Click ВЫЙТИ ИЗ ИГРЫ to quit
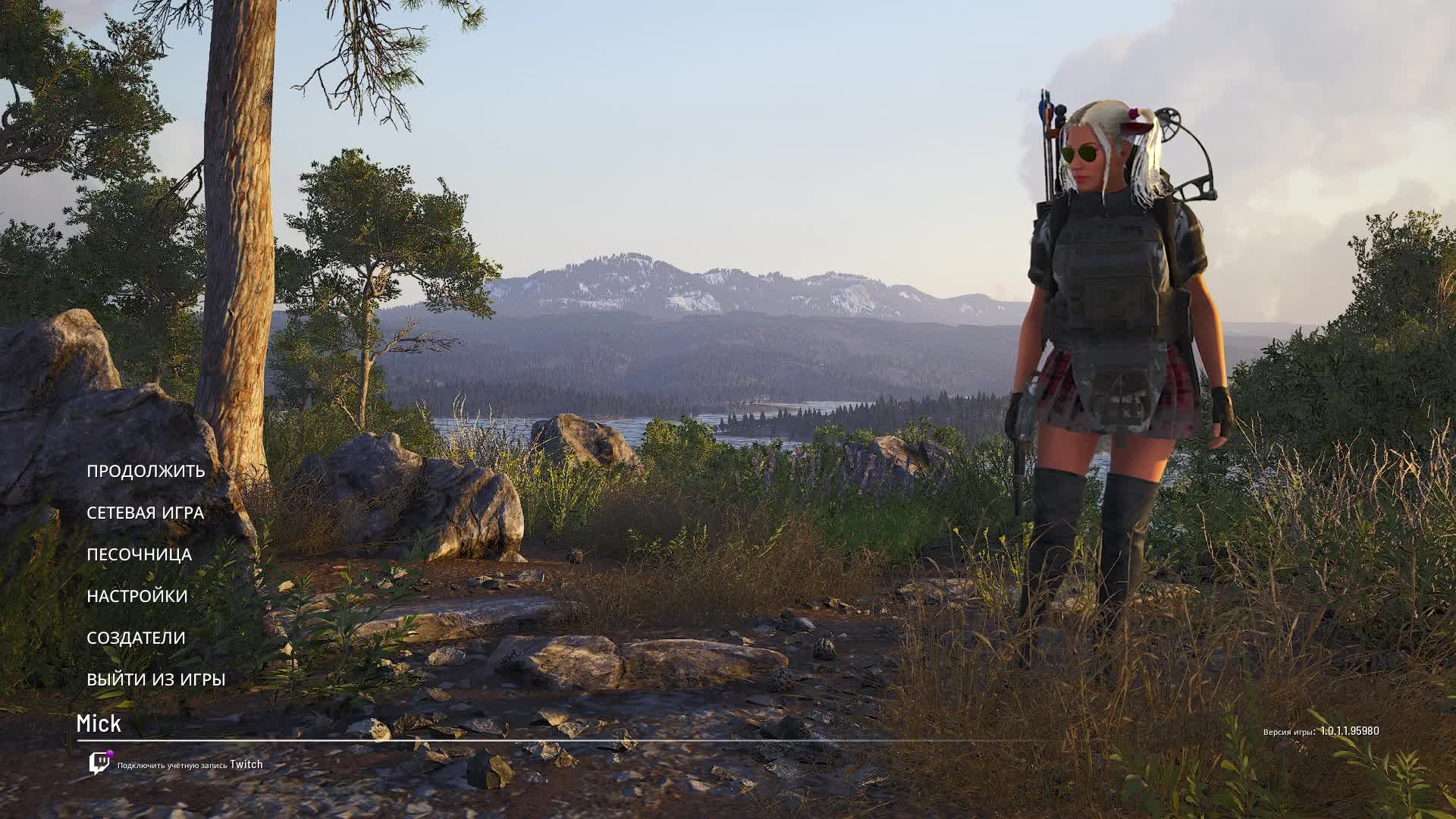Image resolution: width=1456 pixels, height=819 pixels. pos(155,679)
